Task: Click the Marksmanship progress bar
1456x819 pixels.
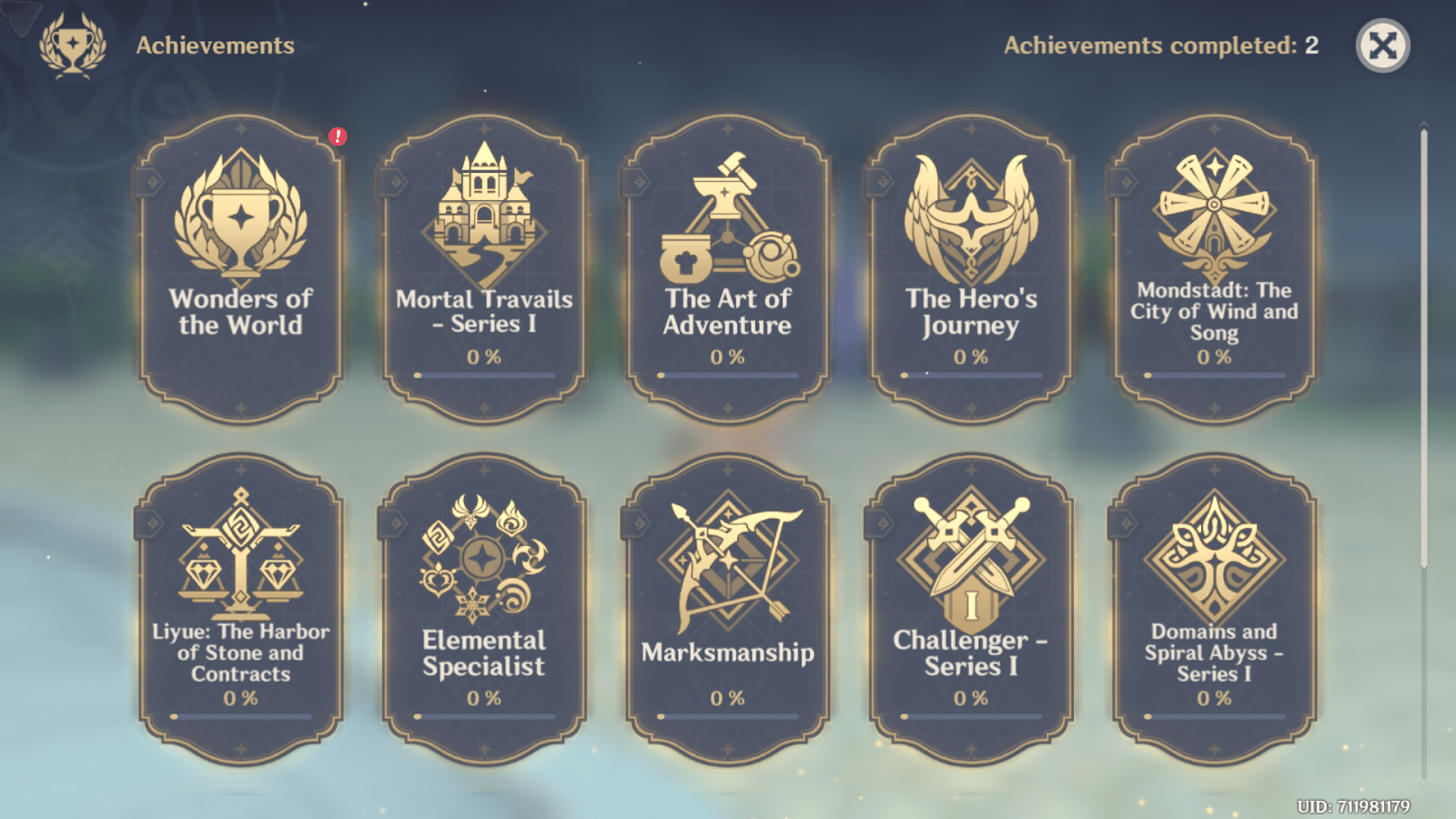Action: [x=726, y=719]
